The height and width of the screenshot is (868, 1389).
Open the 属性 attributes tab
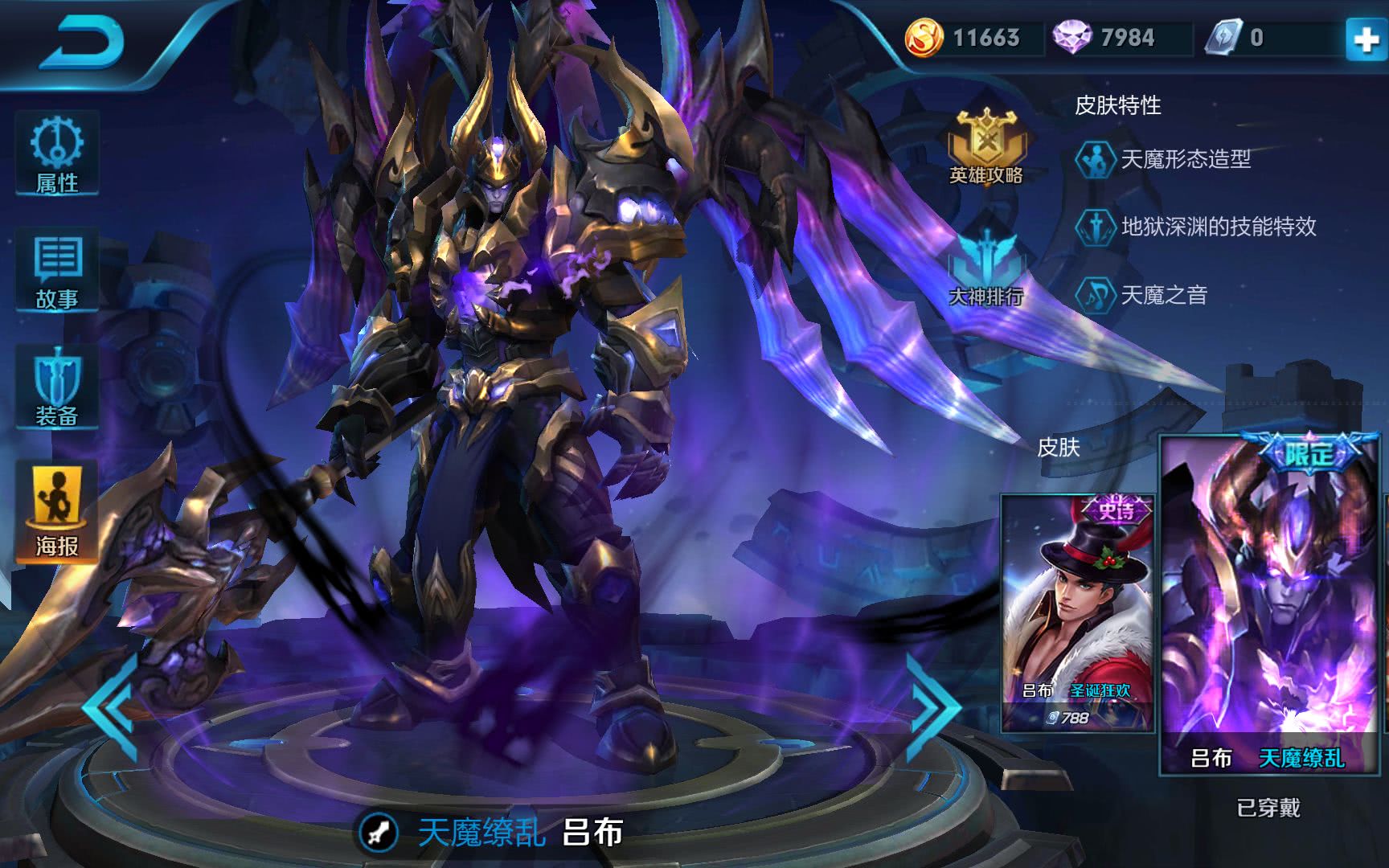56,154
